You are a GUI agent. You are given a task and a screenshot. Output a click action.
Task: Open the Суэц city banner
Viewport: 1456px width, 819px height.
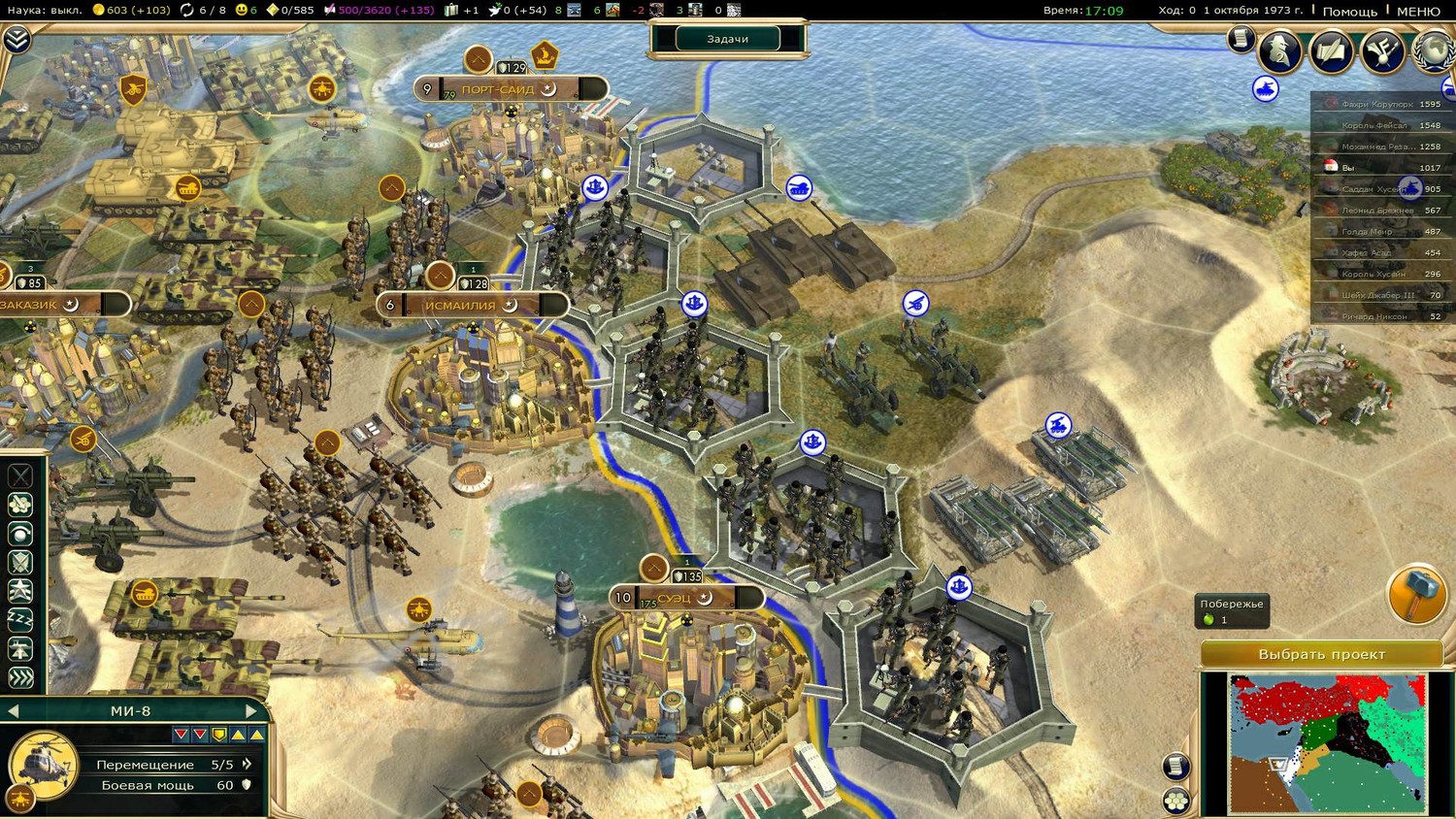[685, 598]
